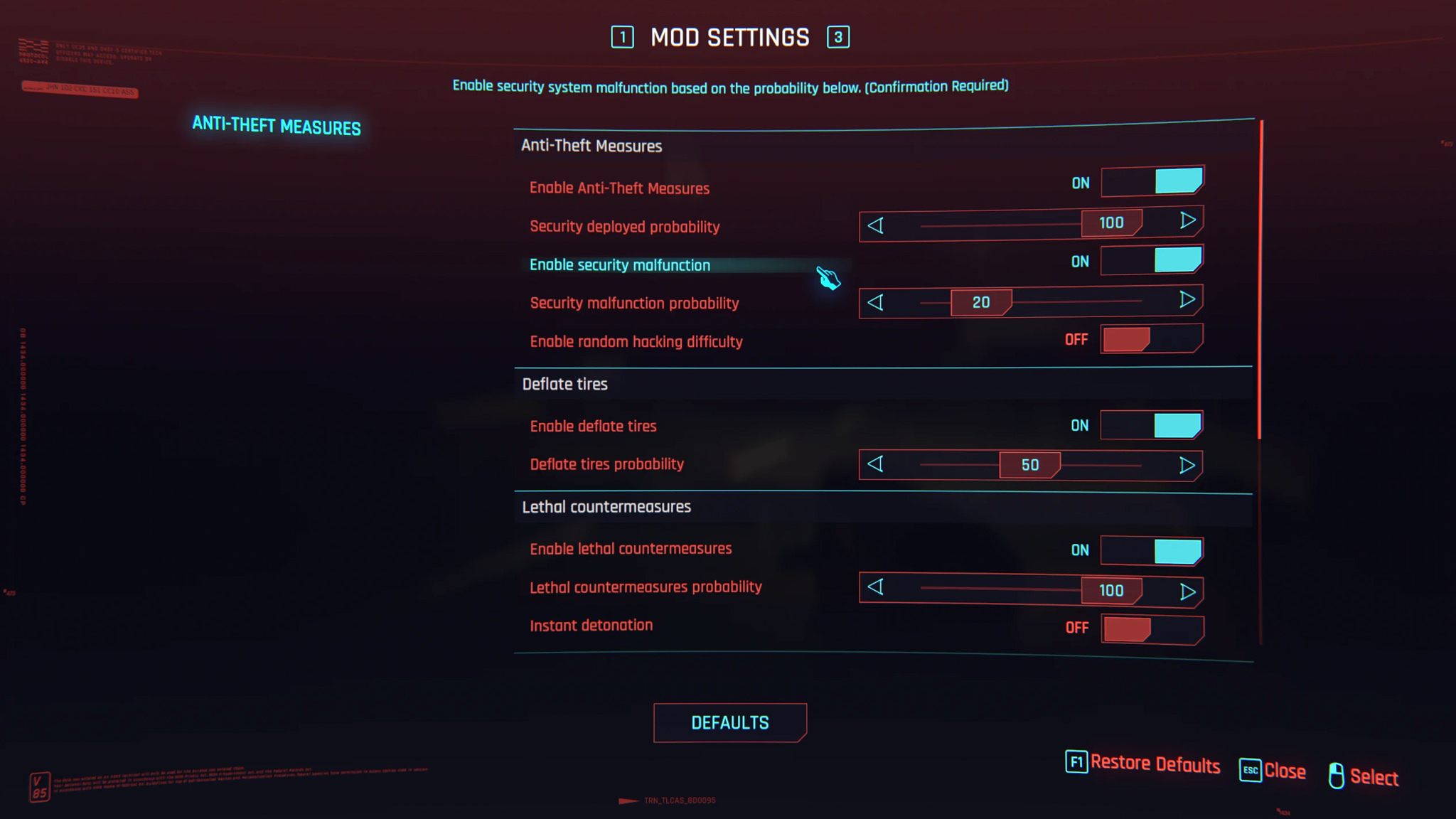Click the DEFAULTS button
Screen dimensions: 1456x819
click(730, 723)
